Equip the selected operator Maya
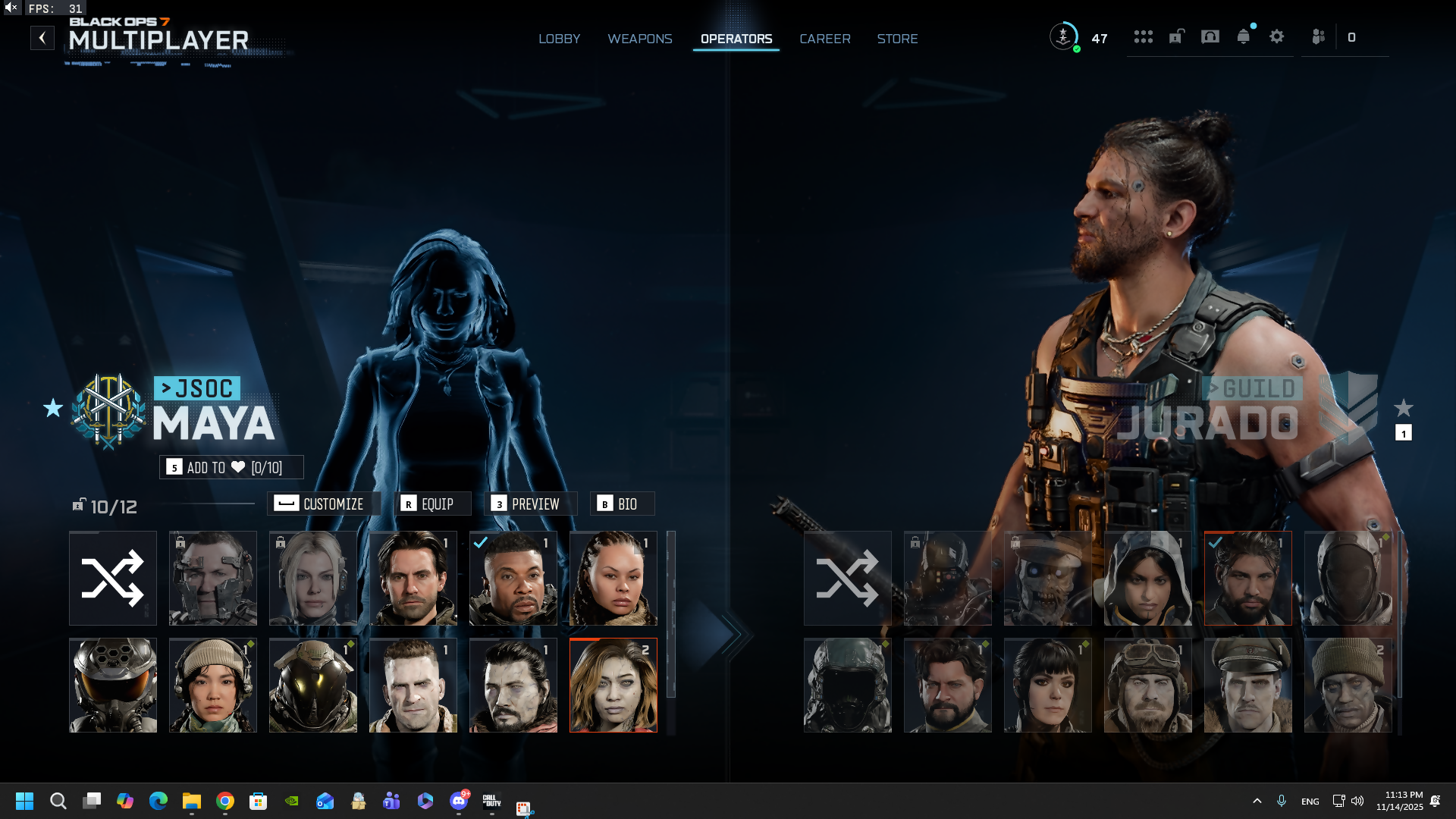 [432, 504]
